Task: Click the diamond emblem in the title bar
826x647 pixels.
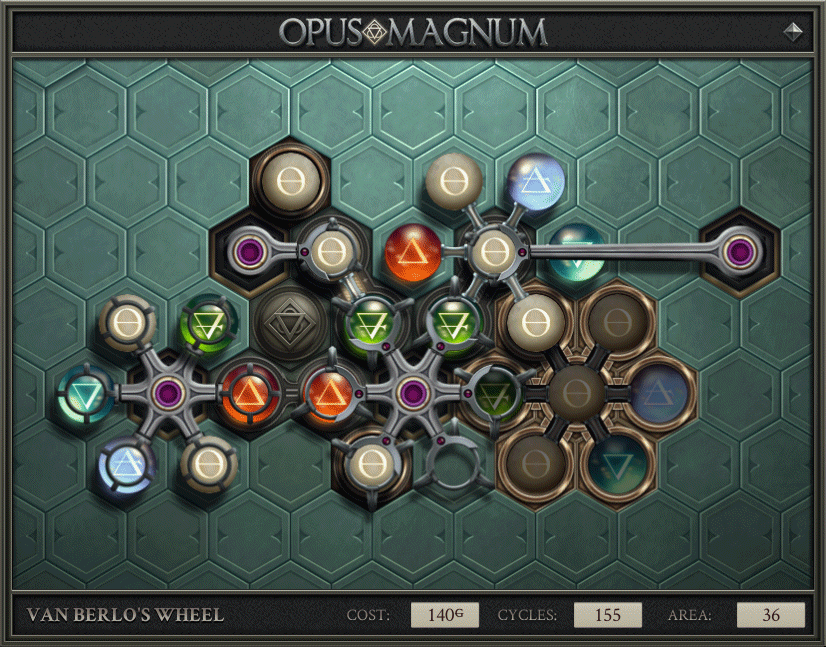Action: coord(792,32)
